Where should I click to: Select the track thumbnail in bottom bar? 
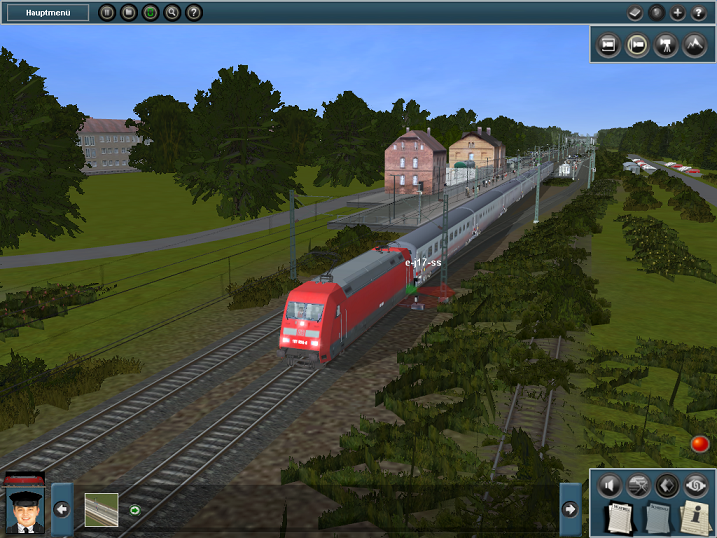click(x=101, y=509)
